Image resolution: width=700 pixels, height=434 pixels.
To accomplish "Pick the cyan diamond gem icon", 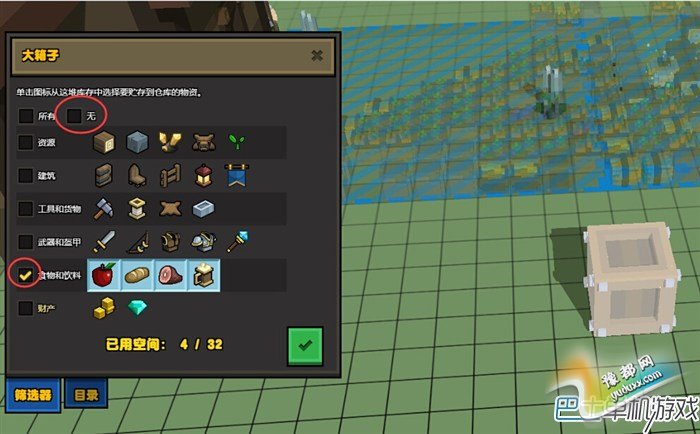I will click(138, 310).
